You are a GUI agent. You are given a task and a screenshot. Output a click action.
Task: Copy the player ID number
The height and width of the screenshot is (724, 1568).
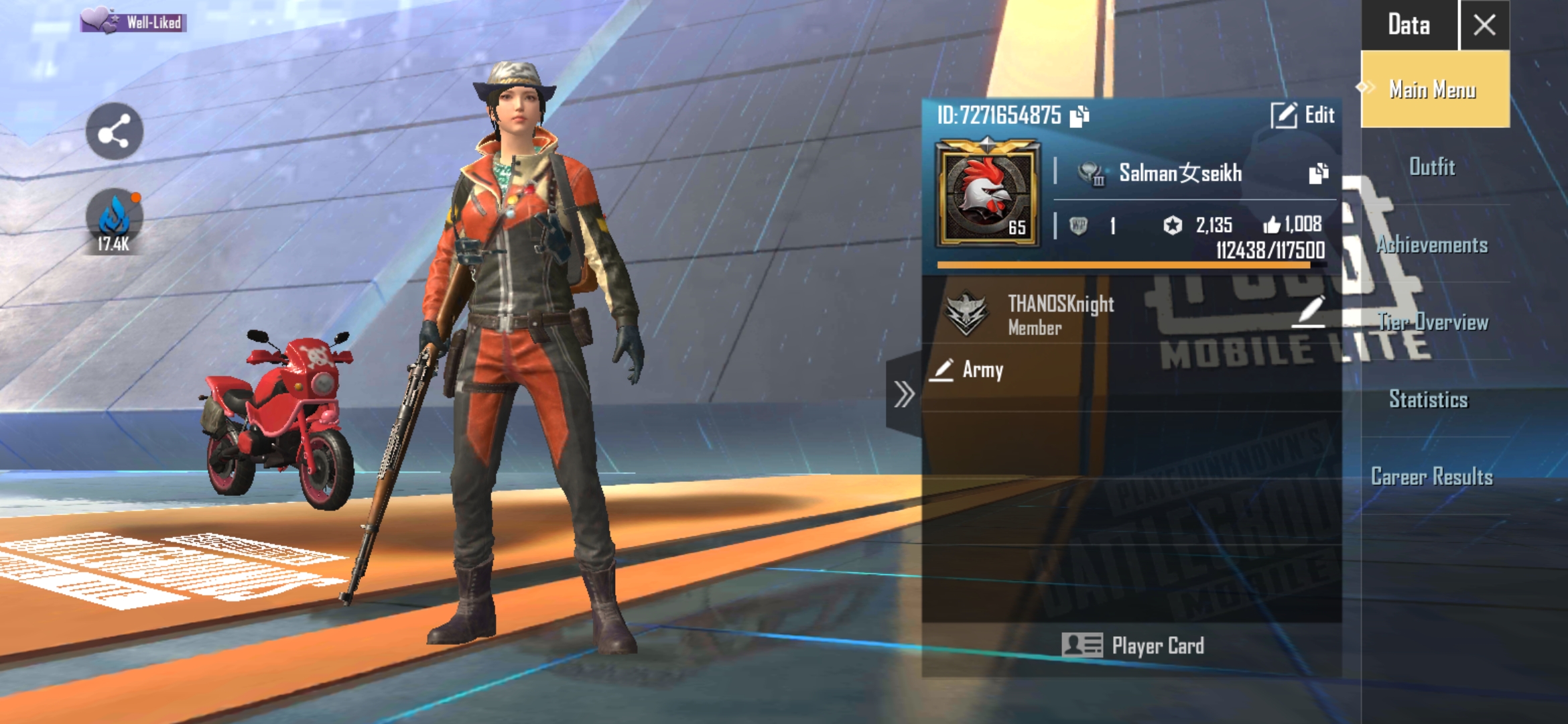(x=1080, y=116)
